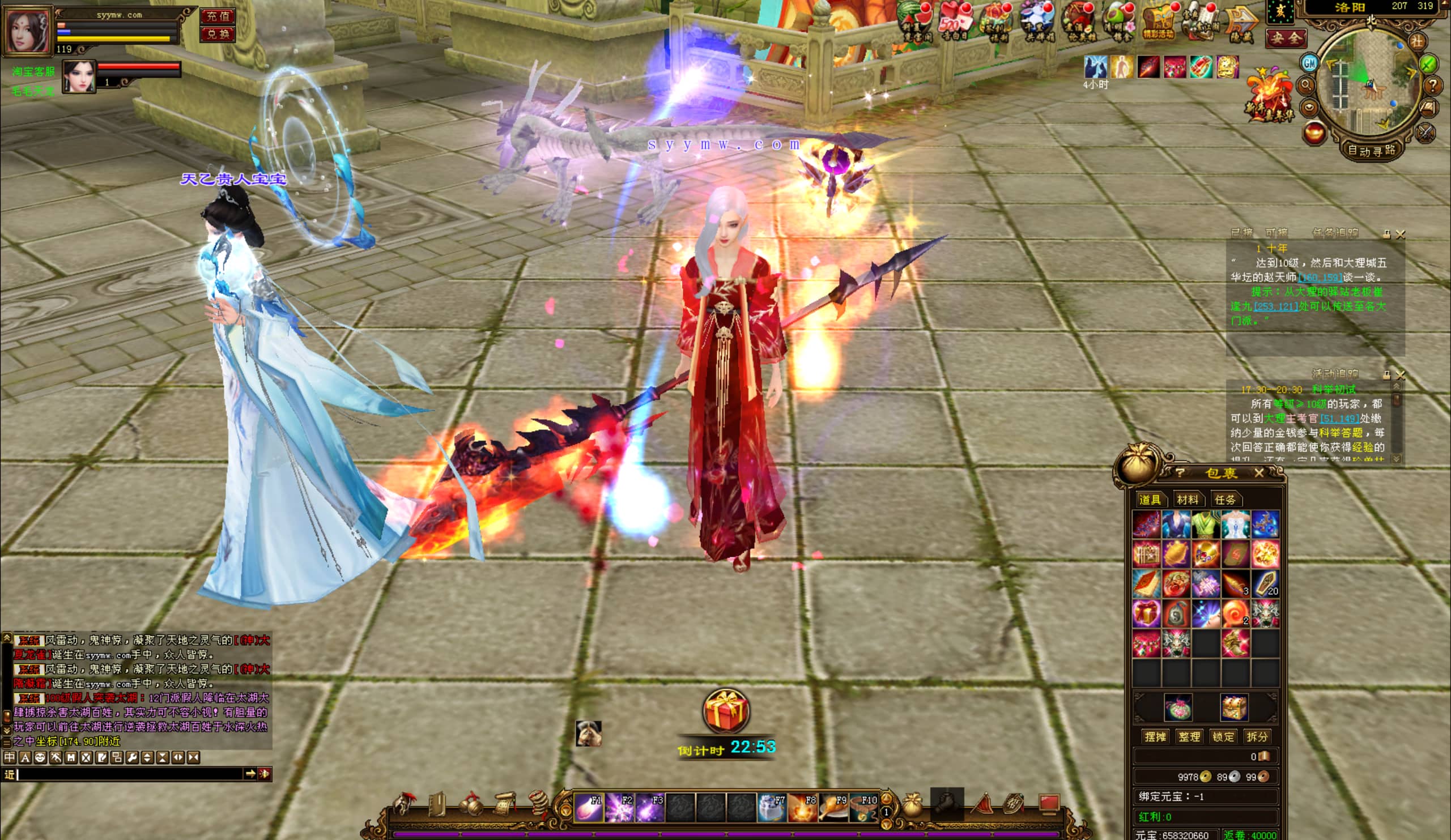Open the GM button beside the minimap
Viewport: 1451px width, 840px height.
1309,62
